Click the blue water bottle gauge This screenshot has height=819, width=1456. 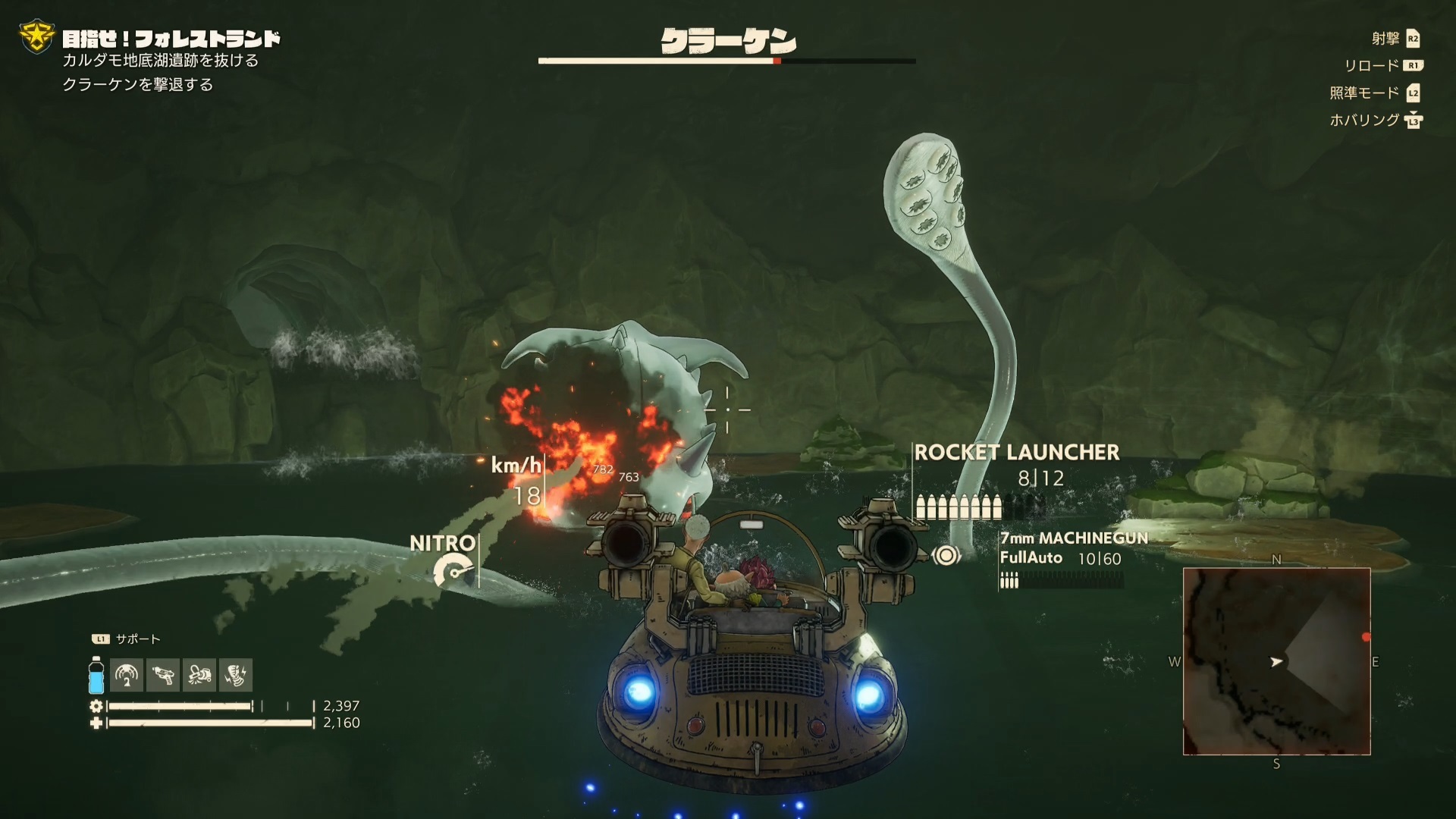click(x=96, y=675)
